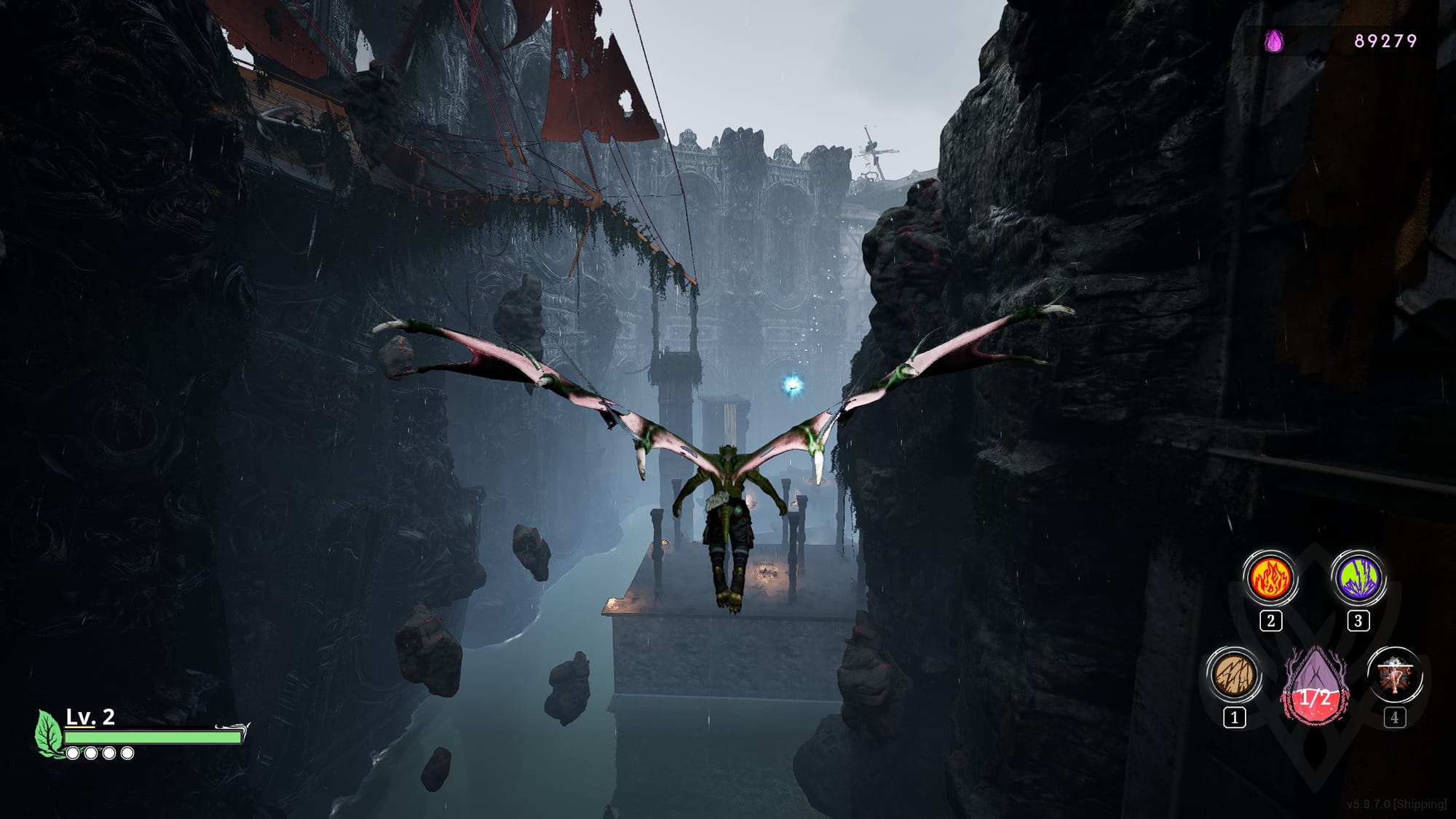
Task: Click the purple flame currency icon
Action: point(1274,41)
